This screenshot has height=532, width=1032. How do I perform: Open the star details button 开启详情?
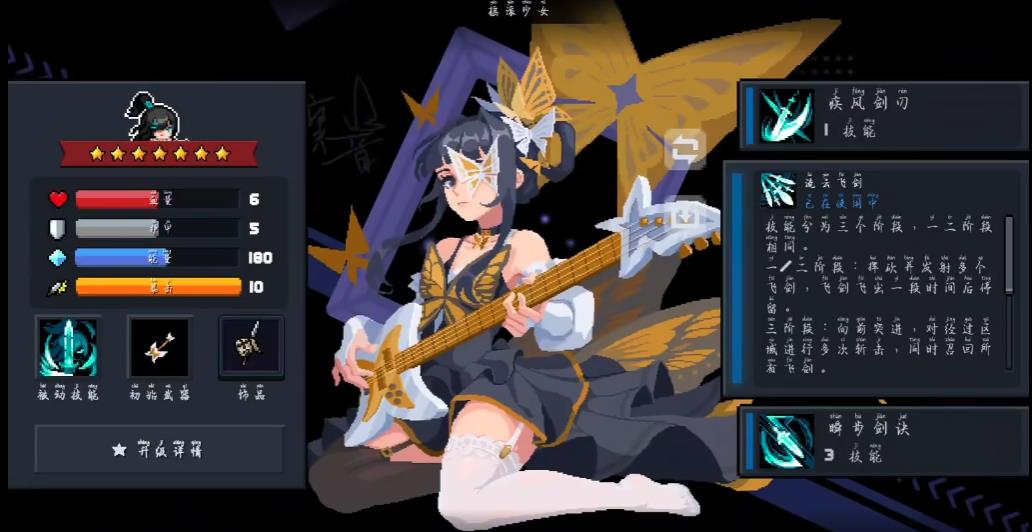[159, 449]
